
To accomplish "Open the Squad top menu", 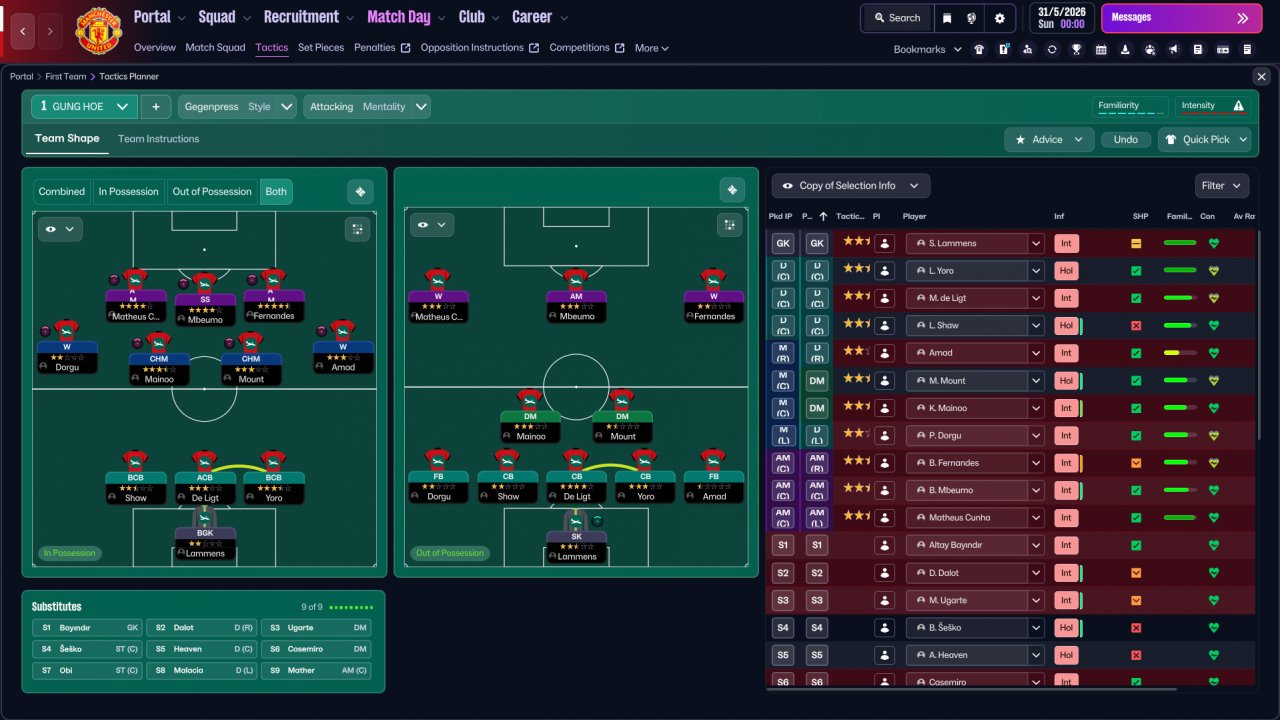I will [224, 17].
